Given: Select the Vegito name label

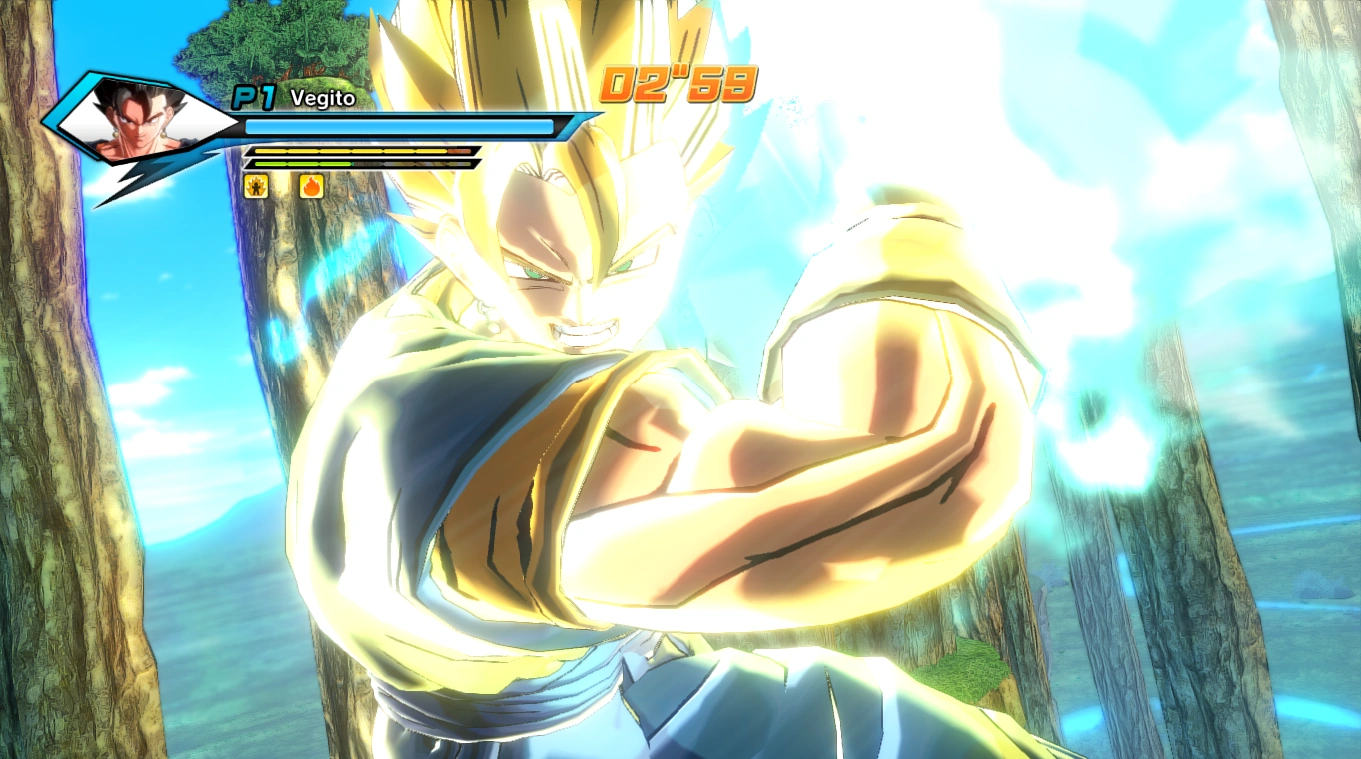Looking at the screenshot, I should (321, 99).
